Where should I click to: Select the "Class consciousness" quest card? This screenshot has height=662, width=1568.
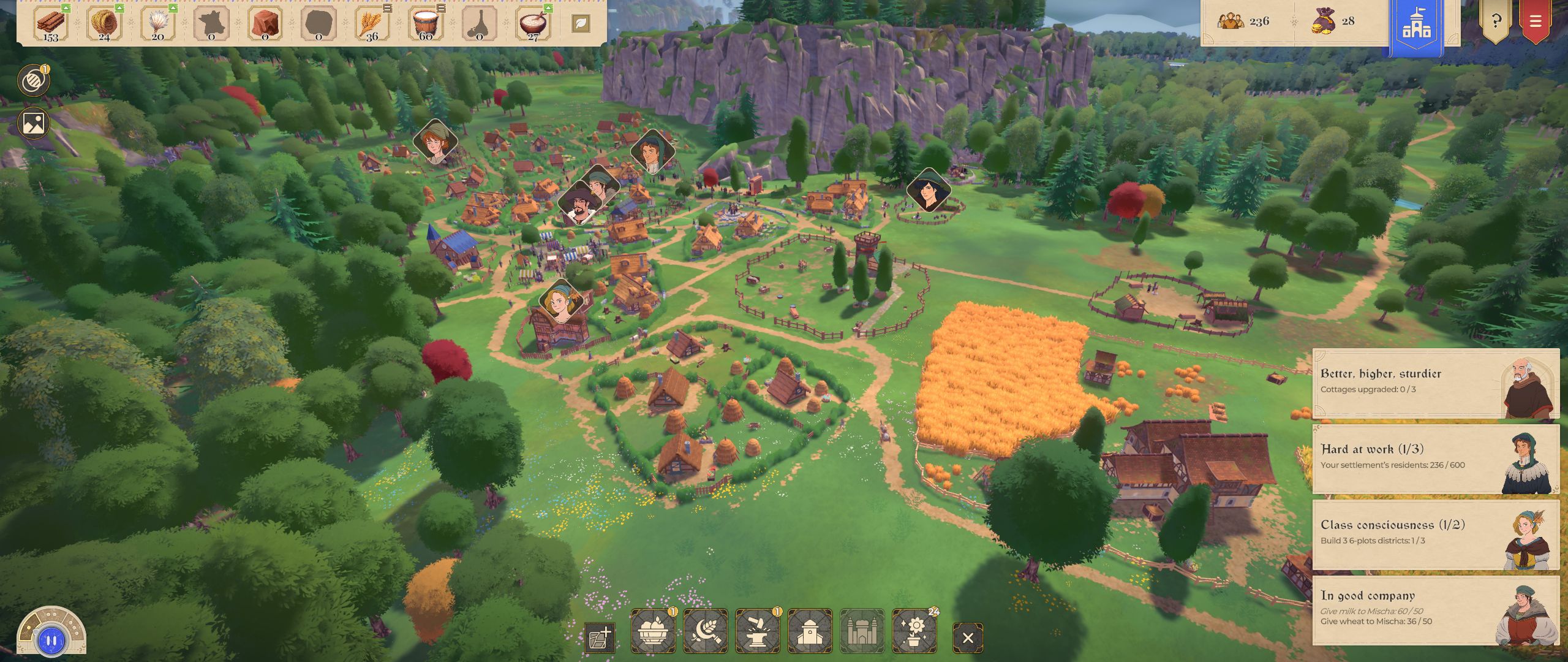pyautogui.click(x=1434, y=535)
